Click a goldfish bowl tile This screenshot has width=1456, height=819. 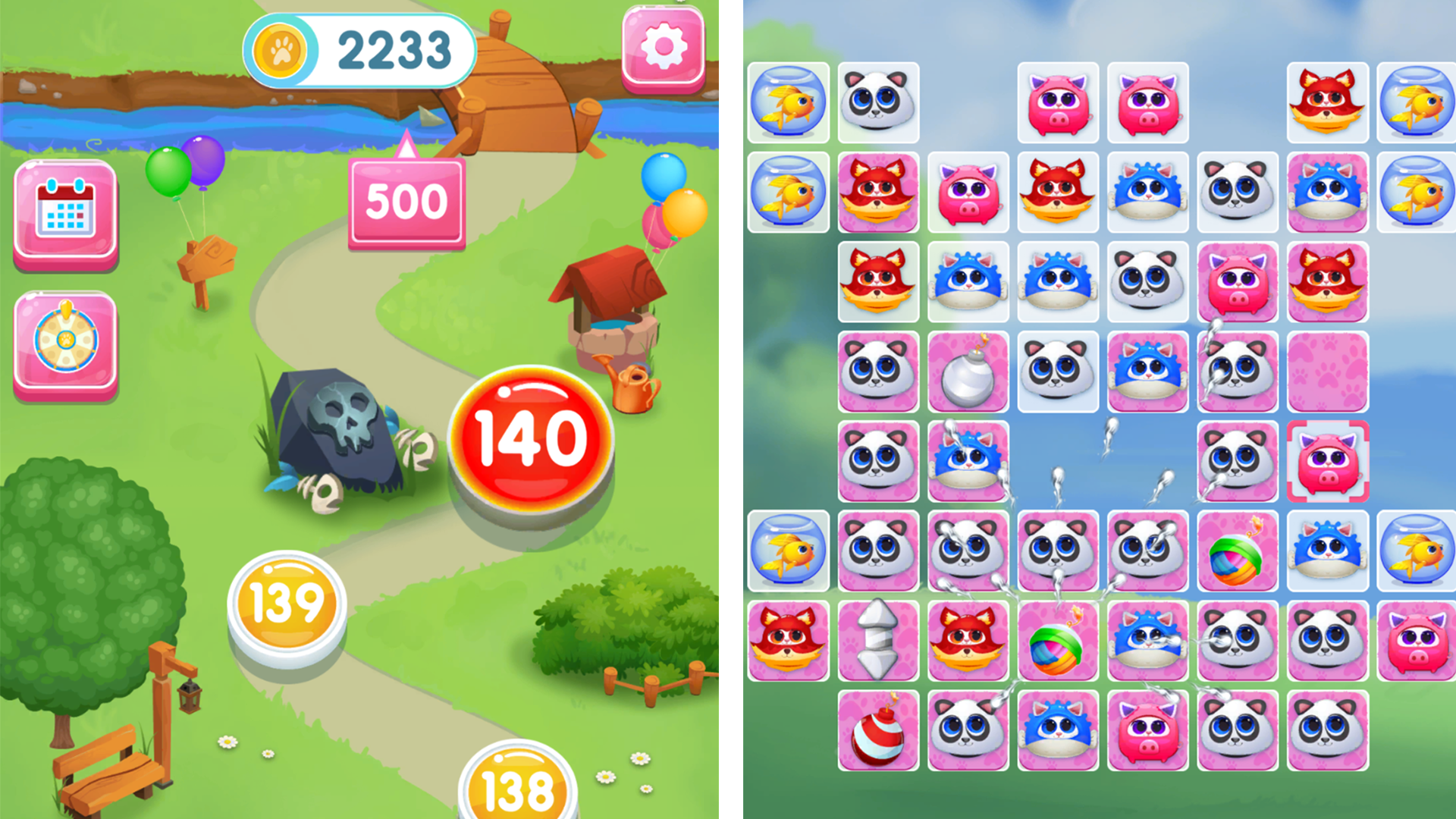(x=789, y=102)
